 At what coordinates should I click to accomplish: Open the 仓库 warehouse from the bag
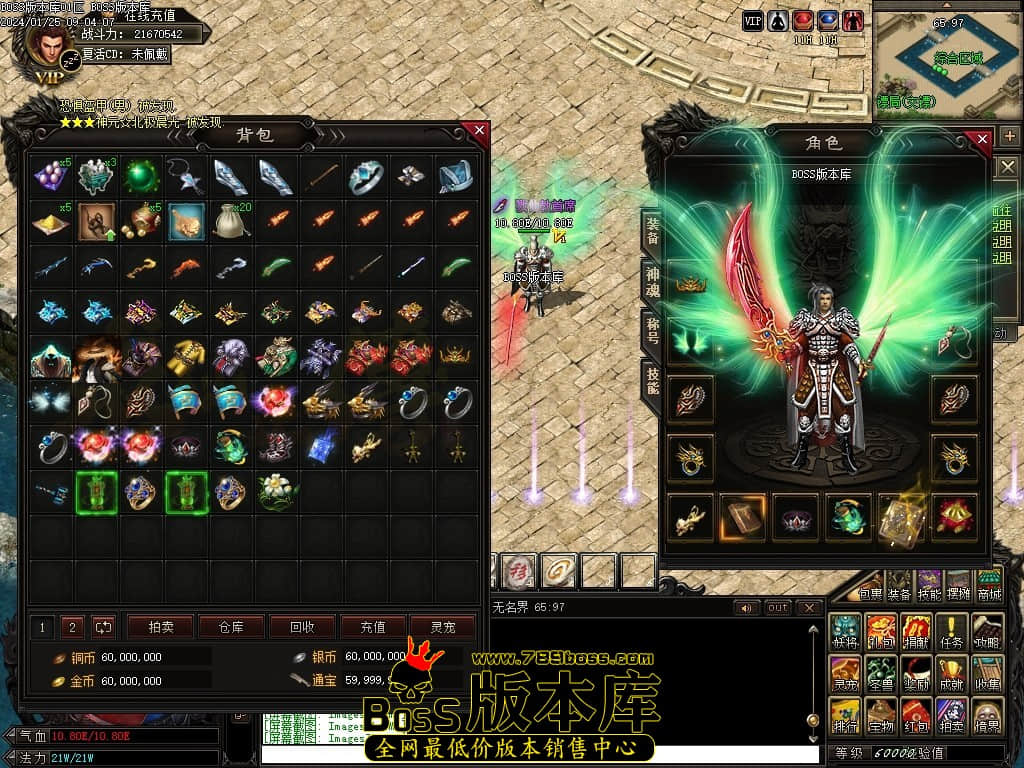[x=230, y=627]
